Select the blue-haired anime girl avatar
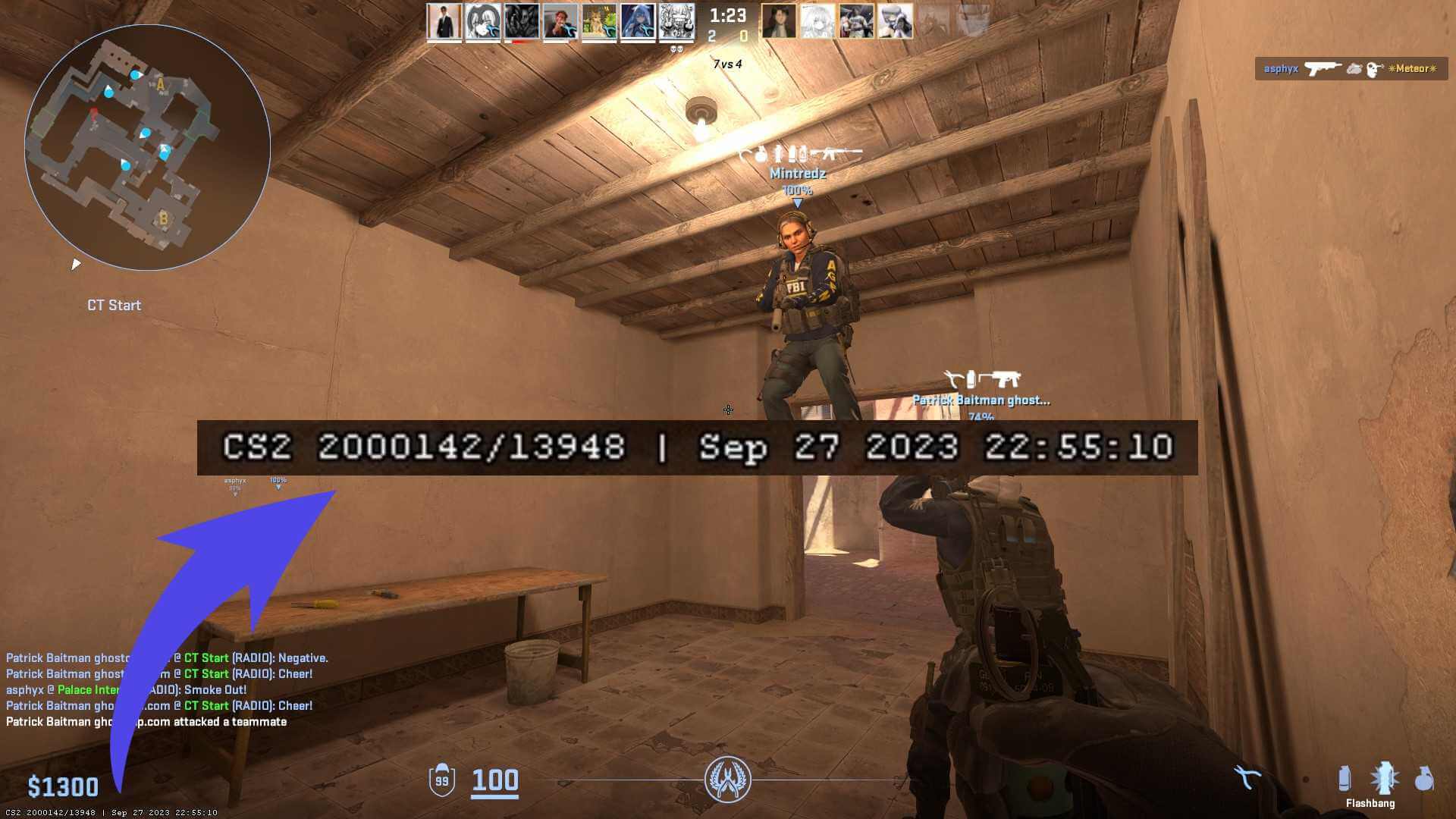1456x819 pixels. (x=638, y=21)
